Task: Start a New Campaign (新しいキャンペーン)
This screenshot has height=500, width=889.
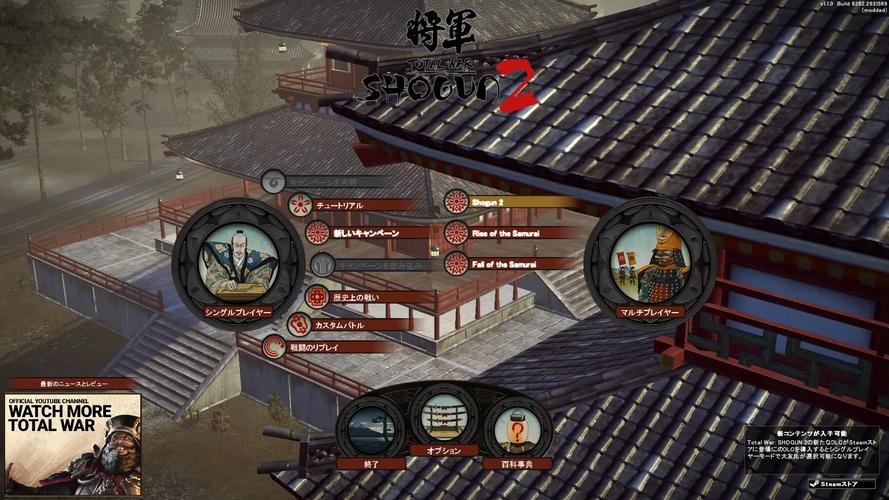Action: click(x=363, y=233)
